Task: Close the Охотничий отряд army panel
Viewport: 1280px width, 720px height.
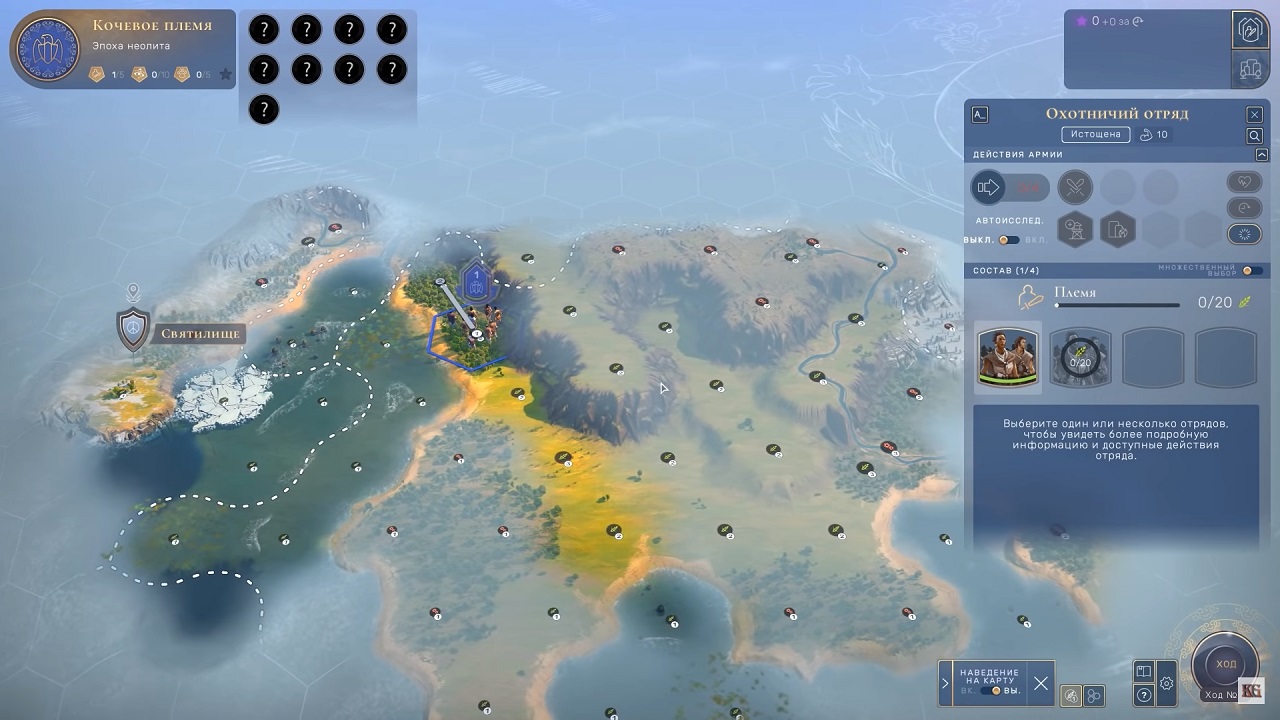Action: pyautogui.click(x=1254, y=115)
